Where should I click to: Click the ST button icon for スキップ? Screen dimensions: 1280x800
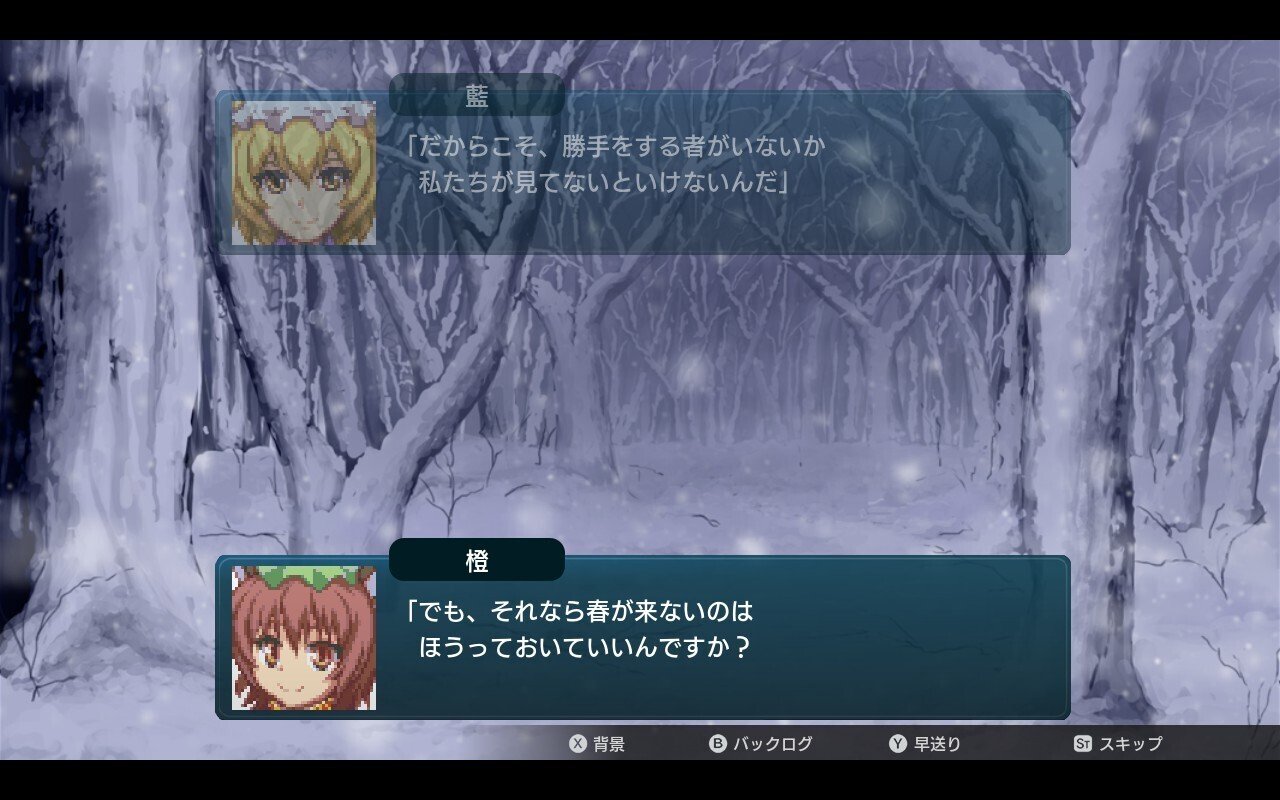click(1085, 744)
